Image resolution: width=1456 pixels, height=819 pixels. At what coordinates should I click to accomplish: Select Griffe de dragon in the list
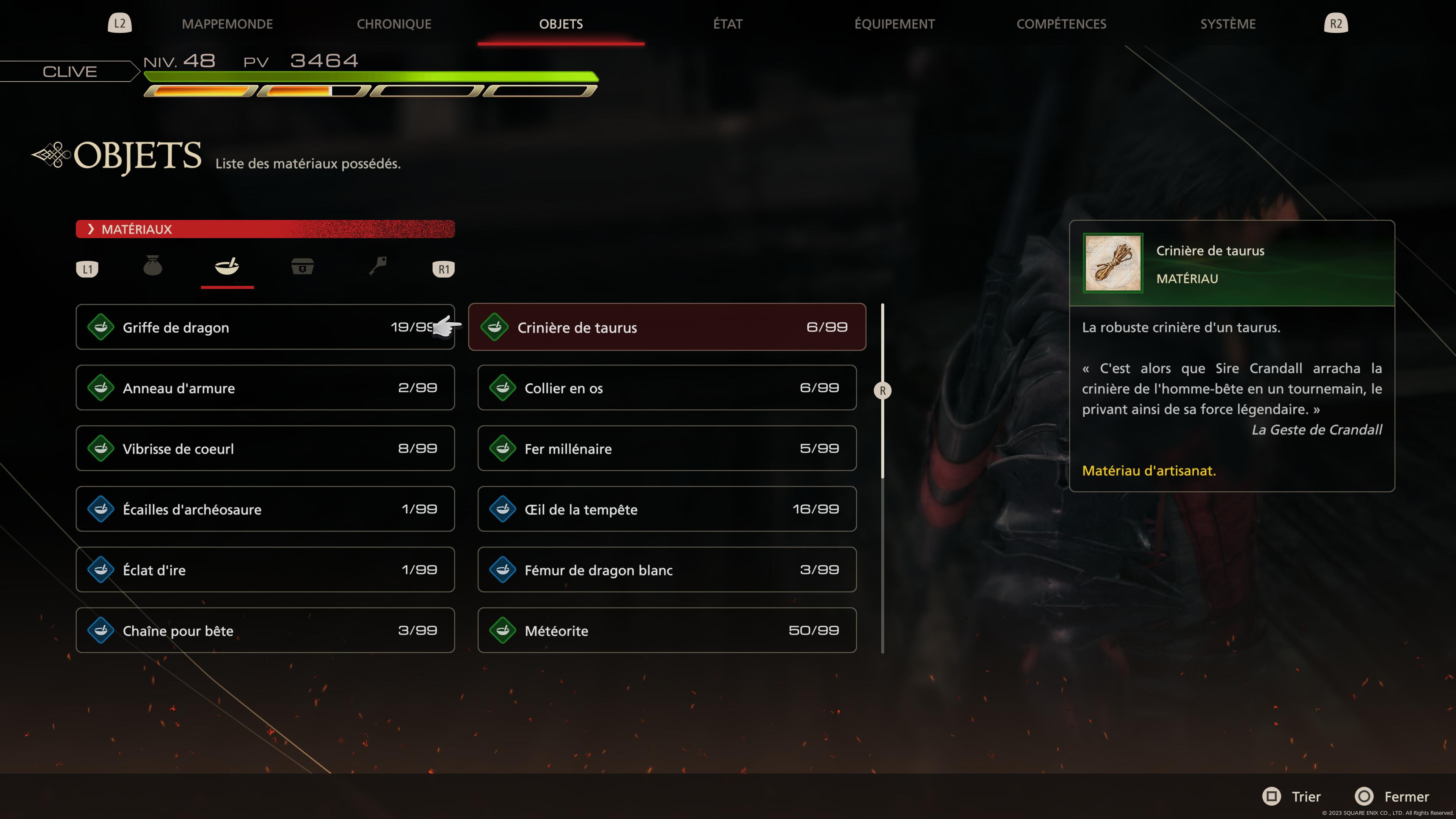(x=265, y=327)
